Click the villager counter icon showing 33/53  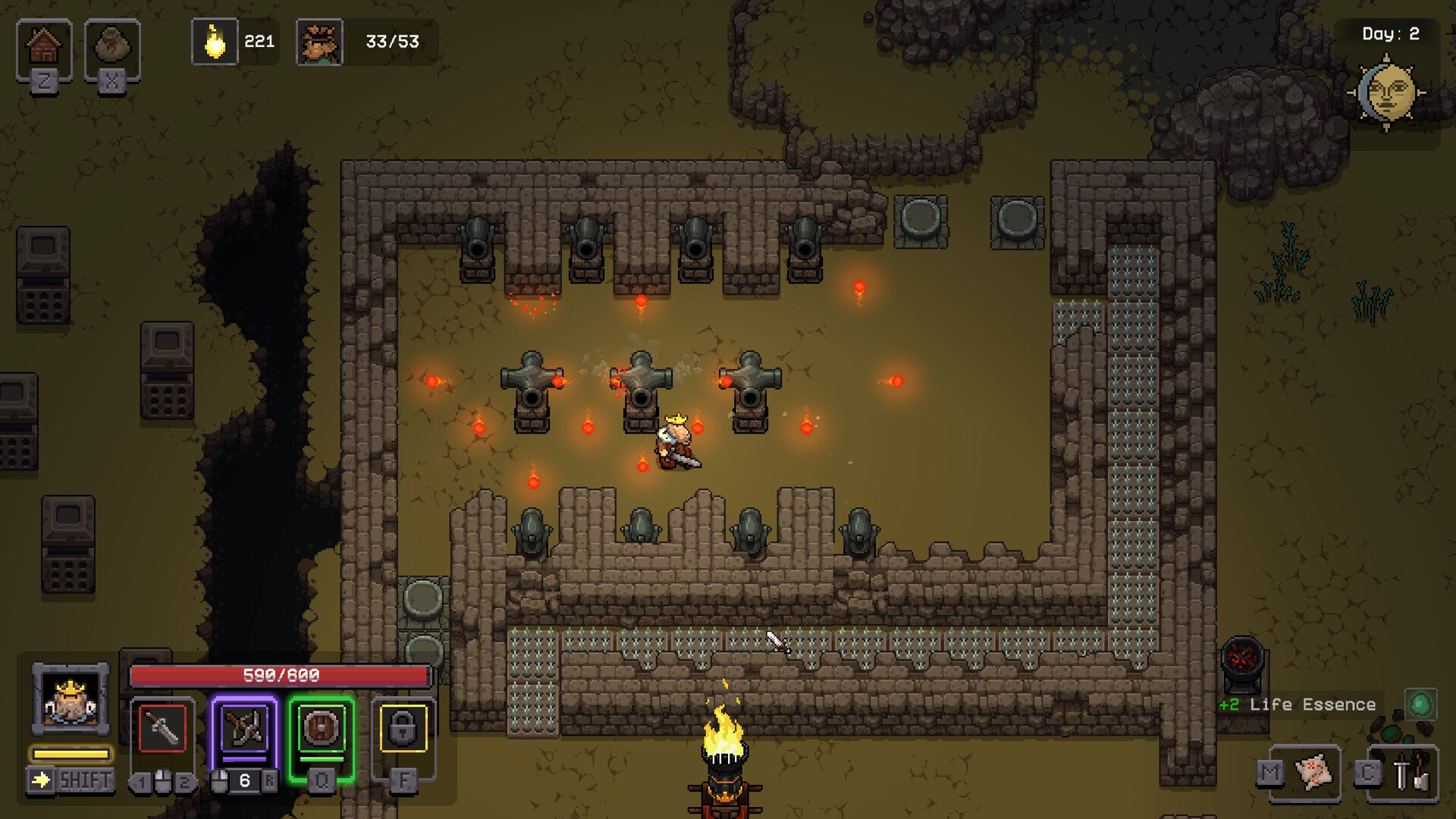(319, 42)
